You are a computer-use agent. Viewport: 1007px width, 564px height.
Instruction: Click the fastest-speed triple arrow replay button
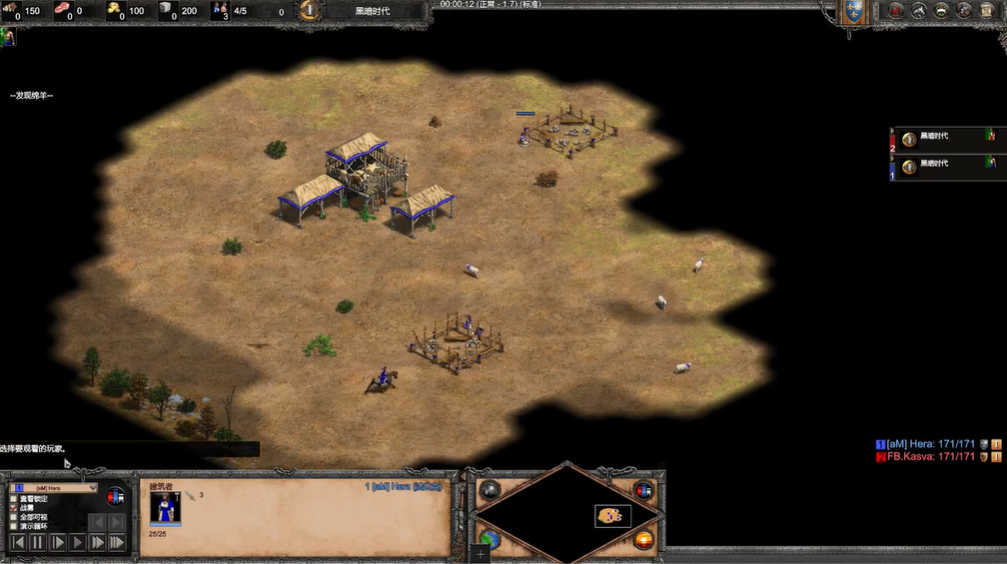tap(117, 542)
